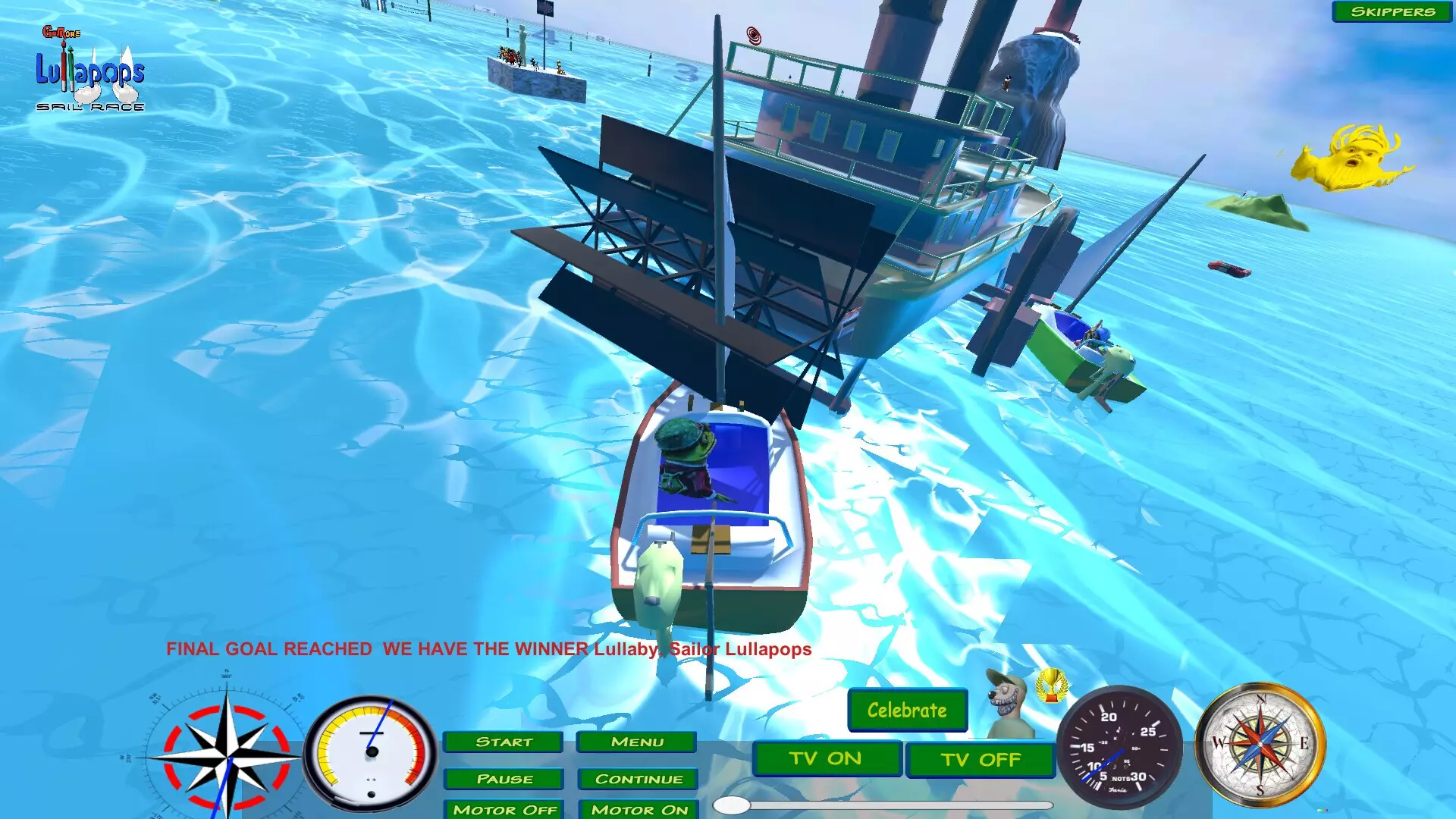Switch the motor on
This screenshot has height=819, width=1456.
tap(638, 809)
